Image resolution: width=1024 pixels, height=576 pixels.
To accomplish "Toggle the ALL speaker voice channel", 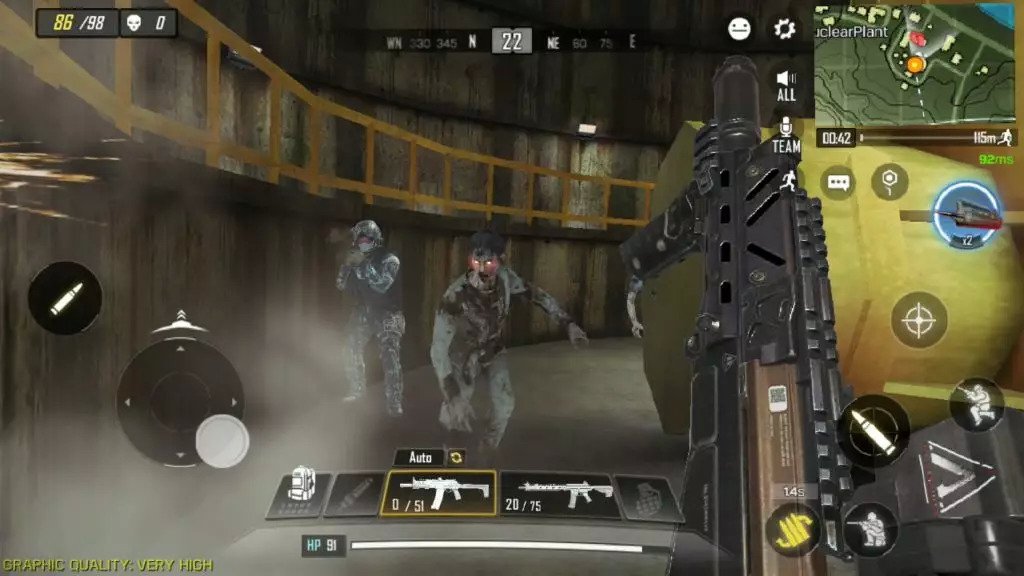I will [786, 84].
